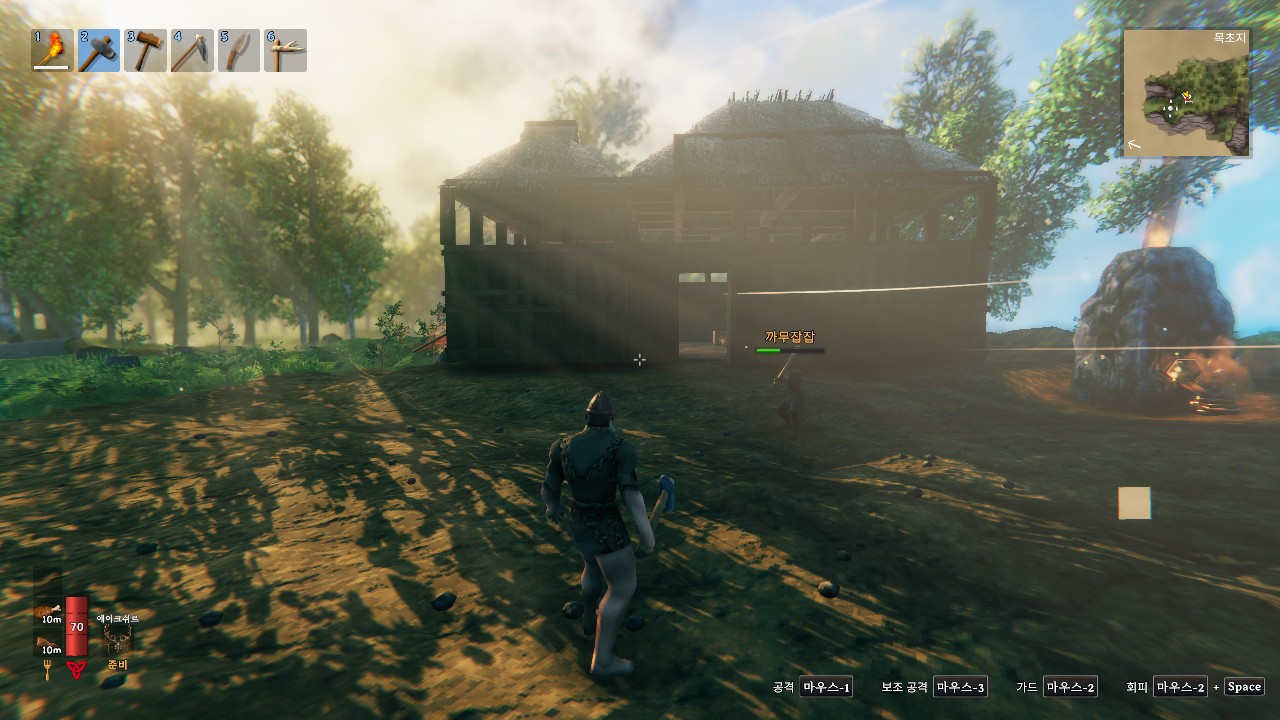Equip the stone axe in slot 2
Viewport: 1280px width, 720px height.
click(99, 51)
